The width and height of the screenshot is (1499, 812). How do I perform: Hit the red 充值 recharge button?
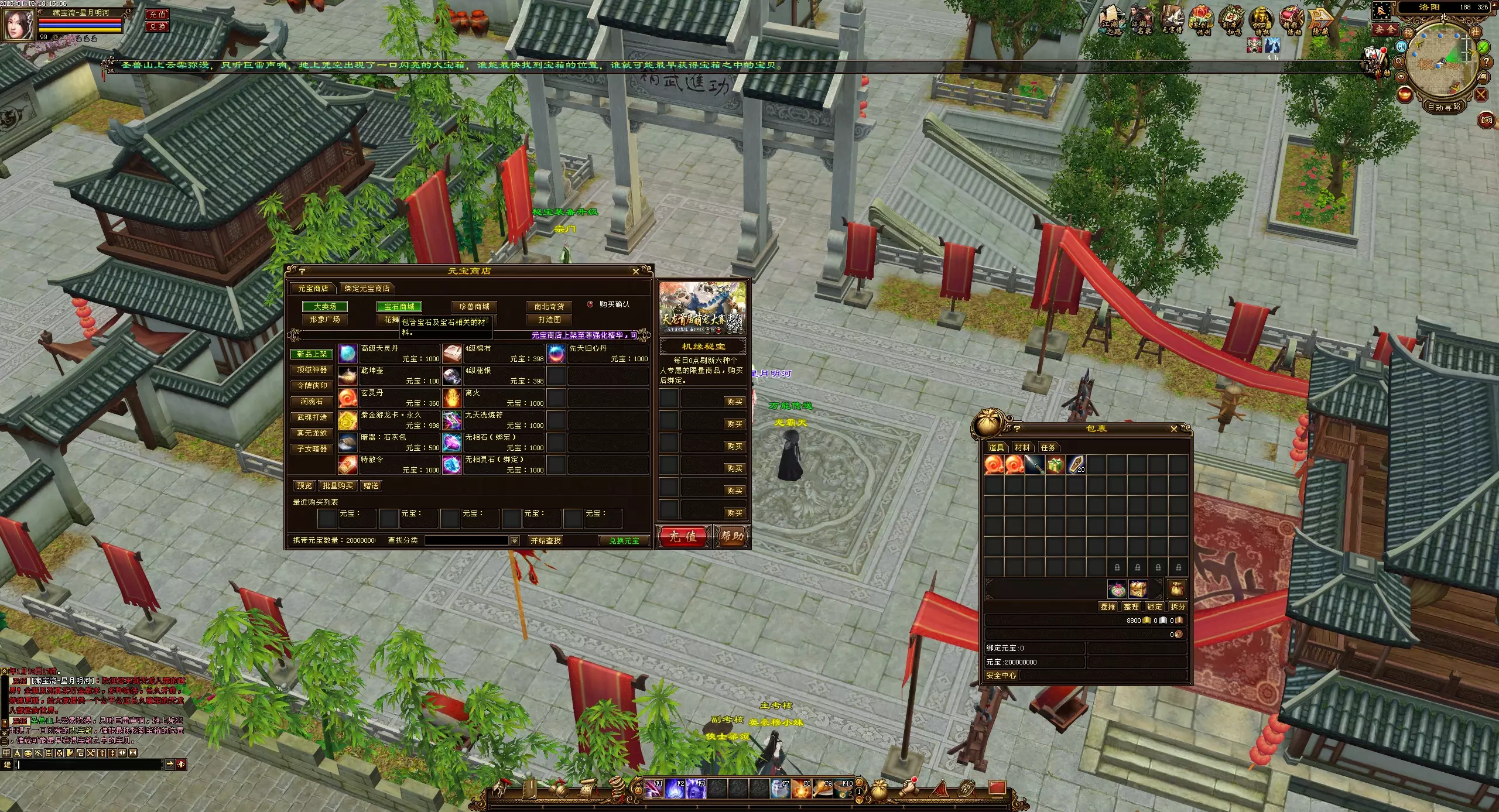pyautogui.click(x=683, y=536)
